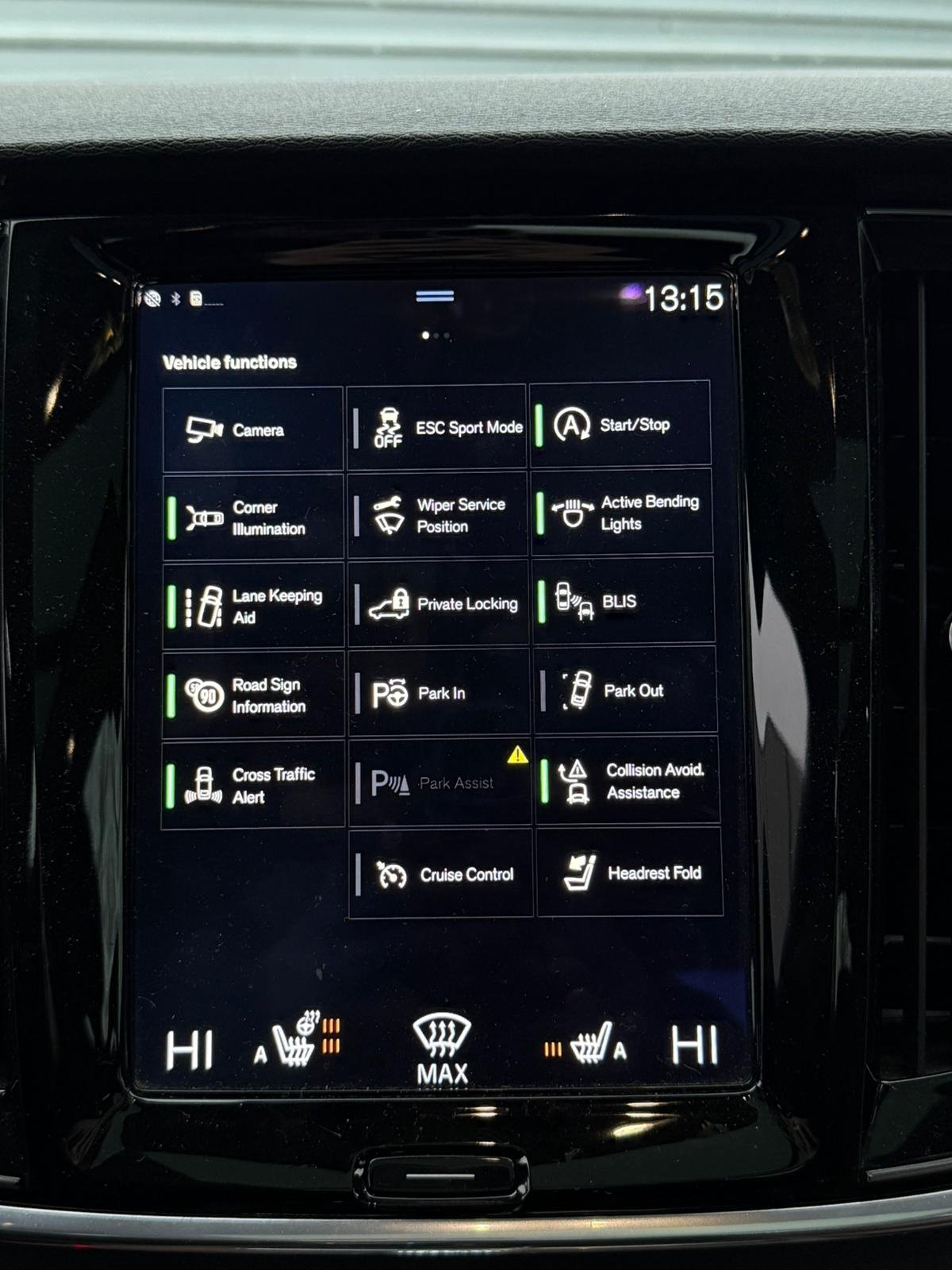
Task: Toggle ESC Sport Mode
Action: tap(437, 428)
